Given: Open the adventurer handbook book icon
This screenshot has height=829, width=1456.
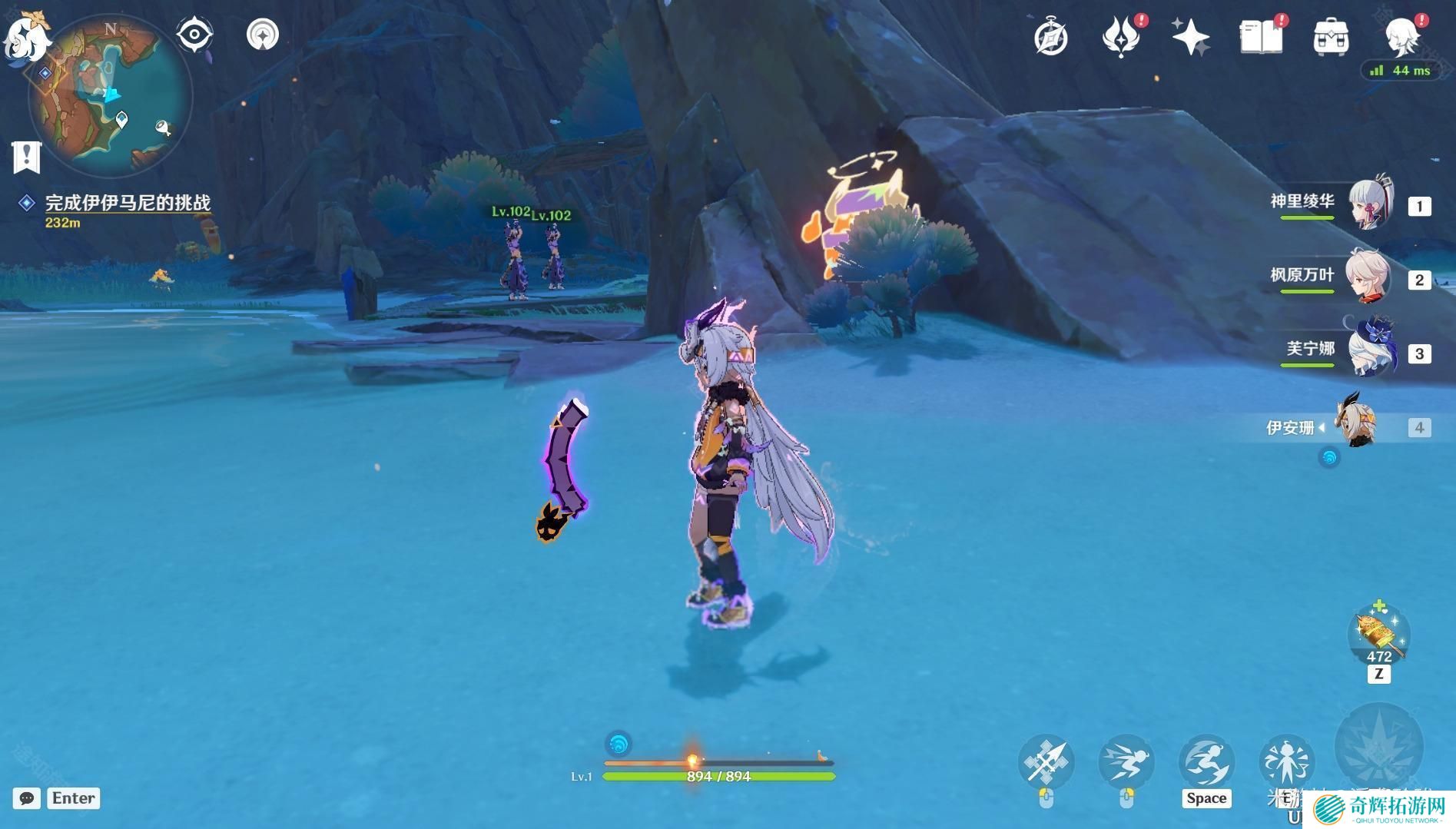Looking at the screenshot, I should pyautogui.click(x=1261, y=38).
